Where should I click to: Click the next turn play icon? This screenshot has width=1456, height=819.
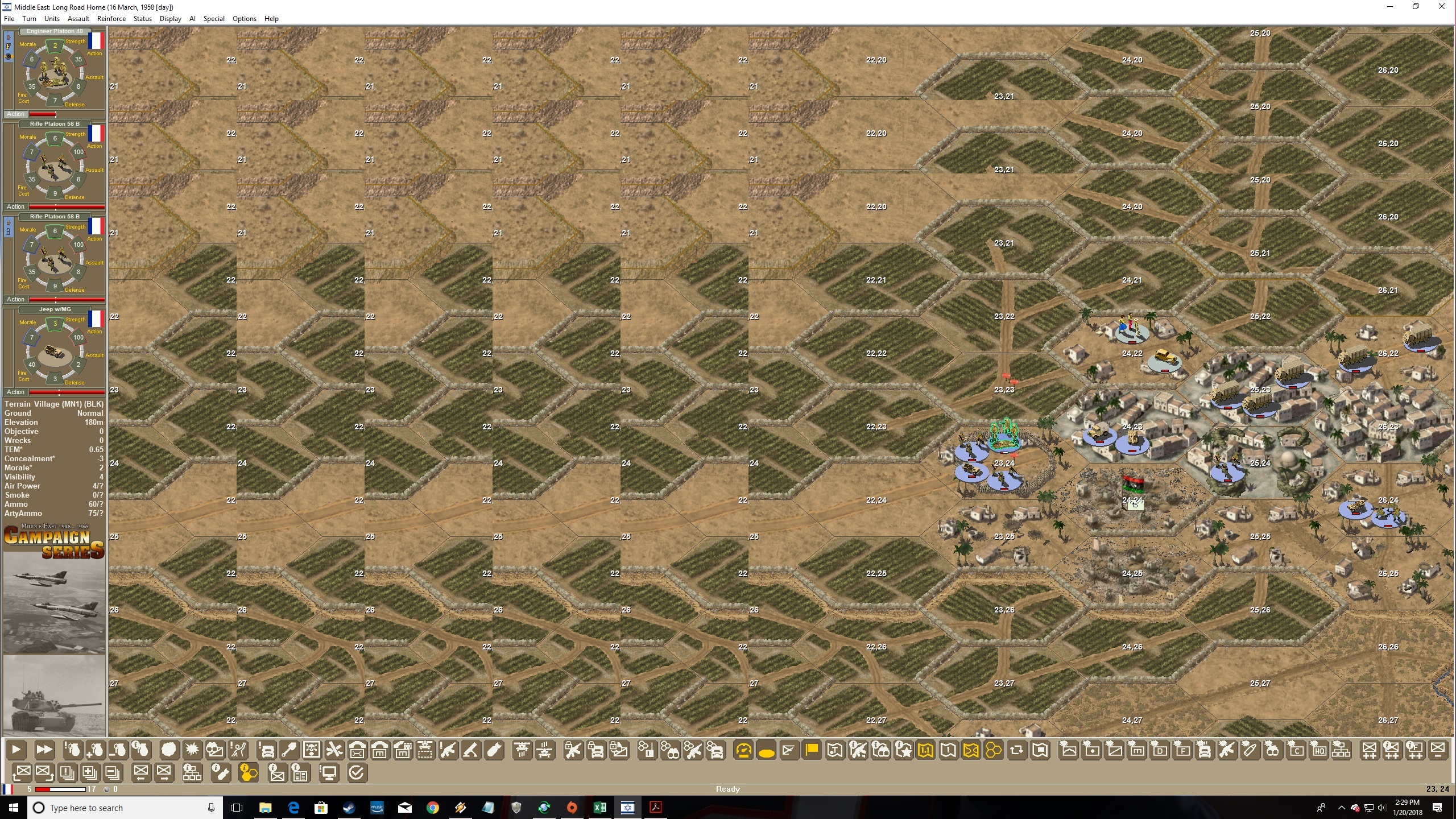tap(17, 750)
